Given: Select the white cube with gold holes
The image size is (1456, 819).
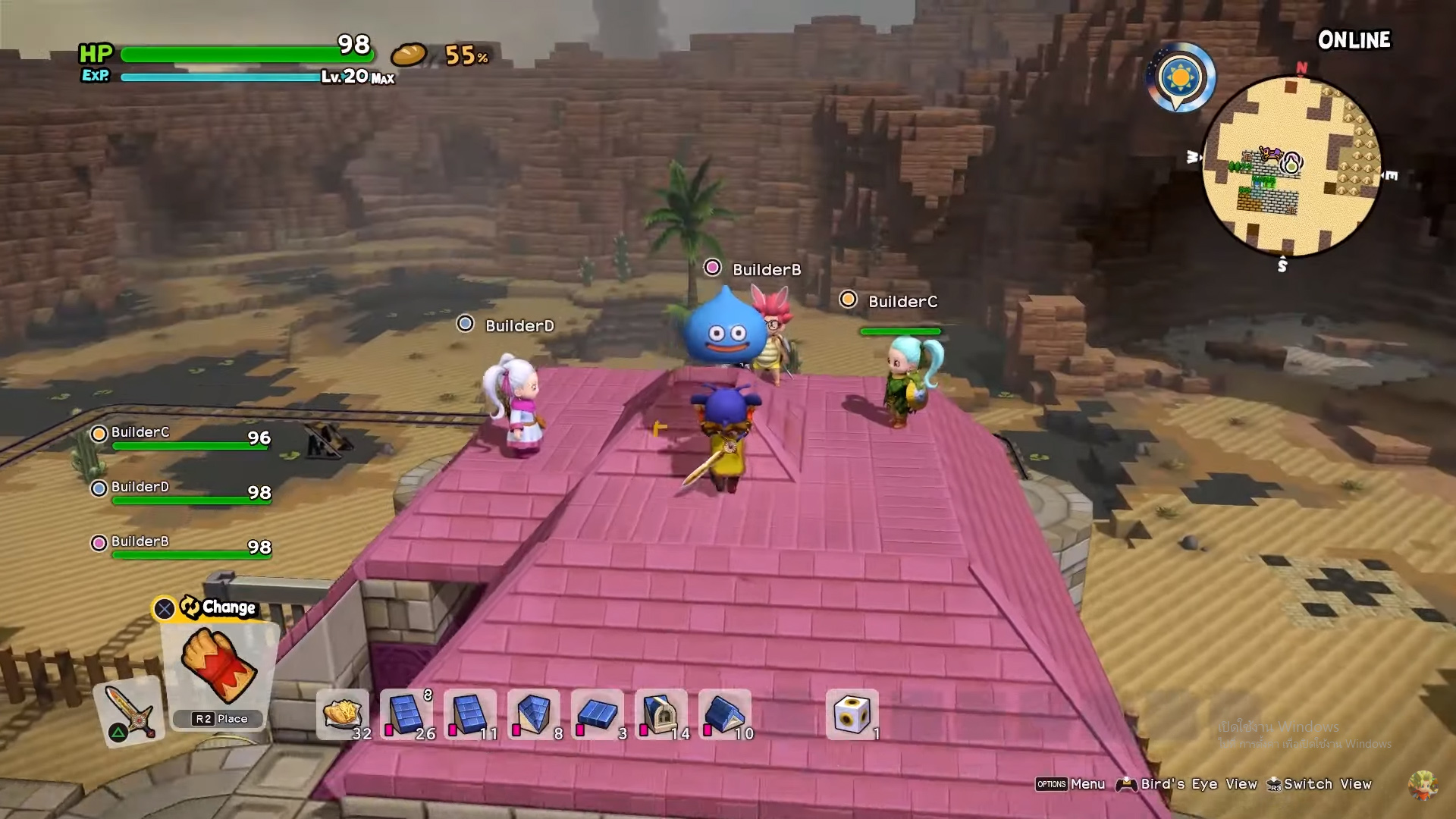Looking at the screenshot, I should [852, 714].
